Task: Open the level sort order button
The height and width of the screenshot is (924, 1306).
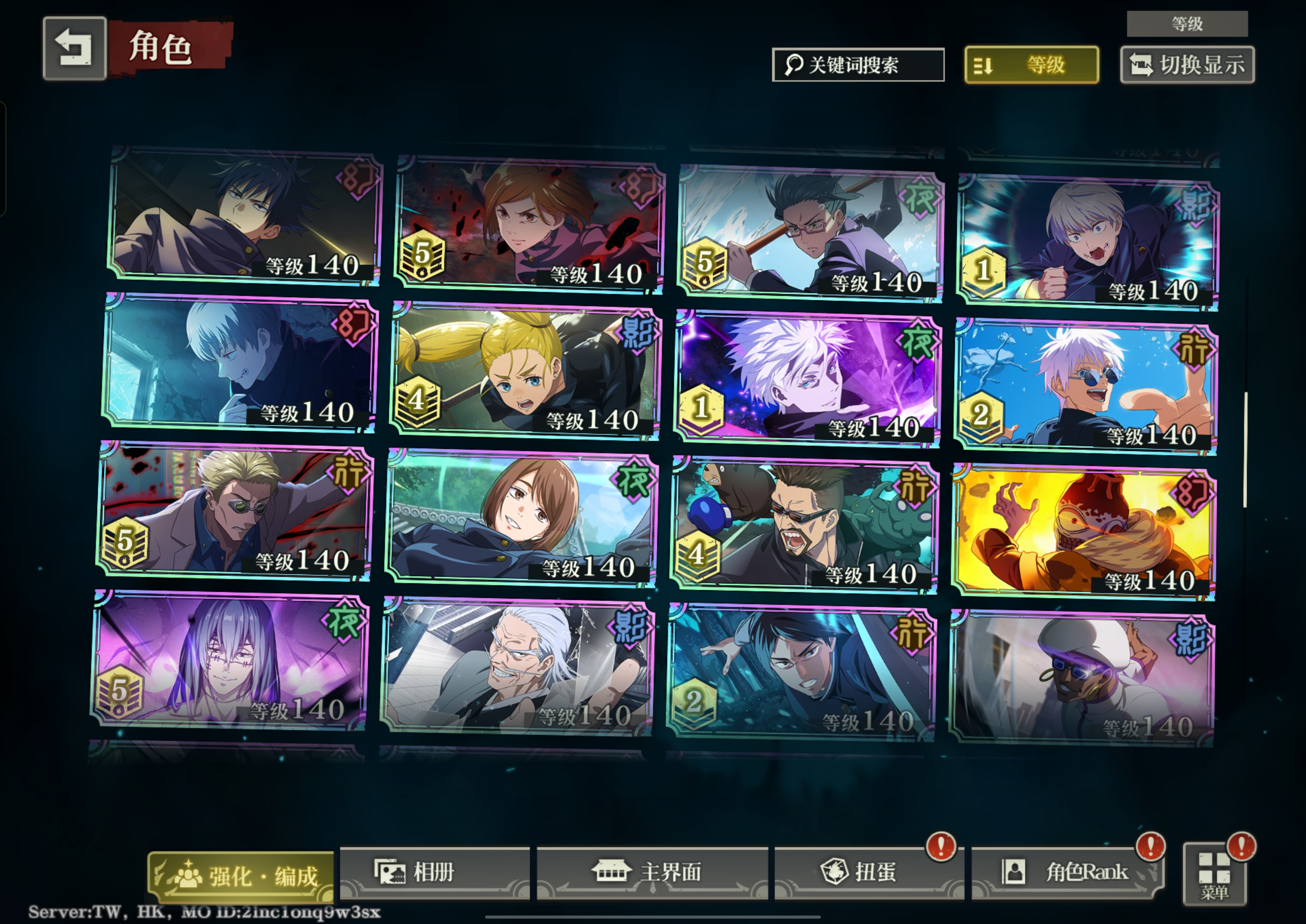Action: (x=1031, y=65)
